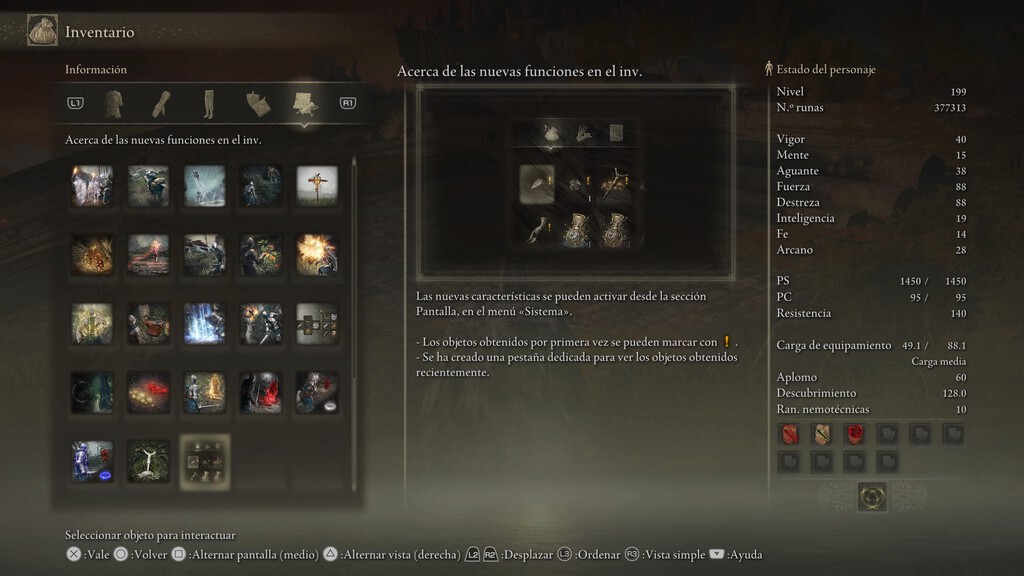The image size is (1024, 576).
Task: Open the dark circular ring tutorial
Action: click(93, 393)
